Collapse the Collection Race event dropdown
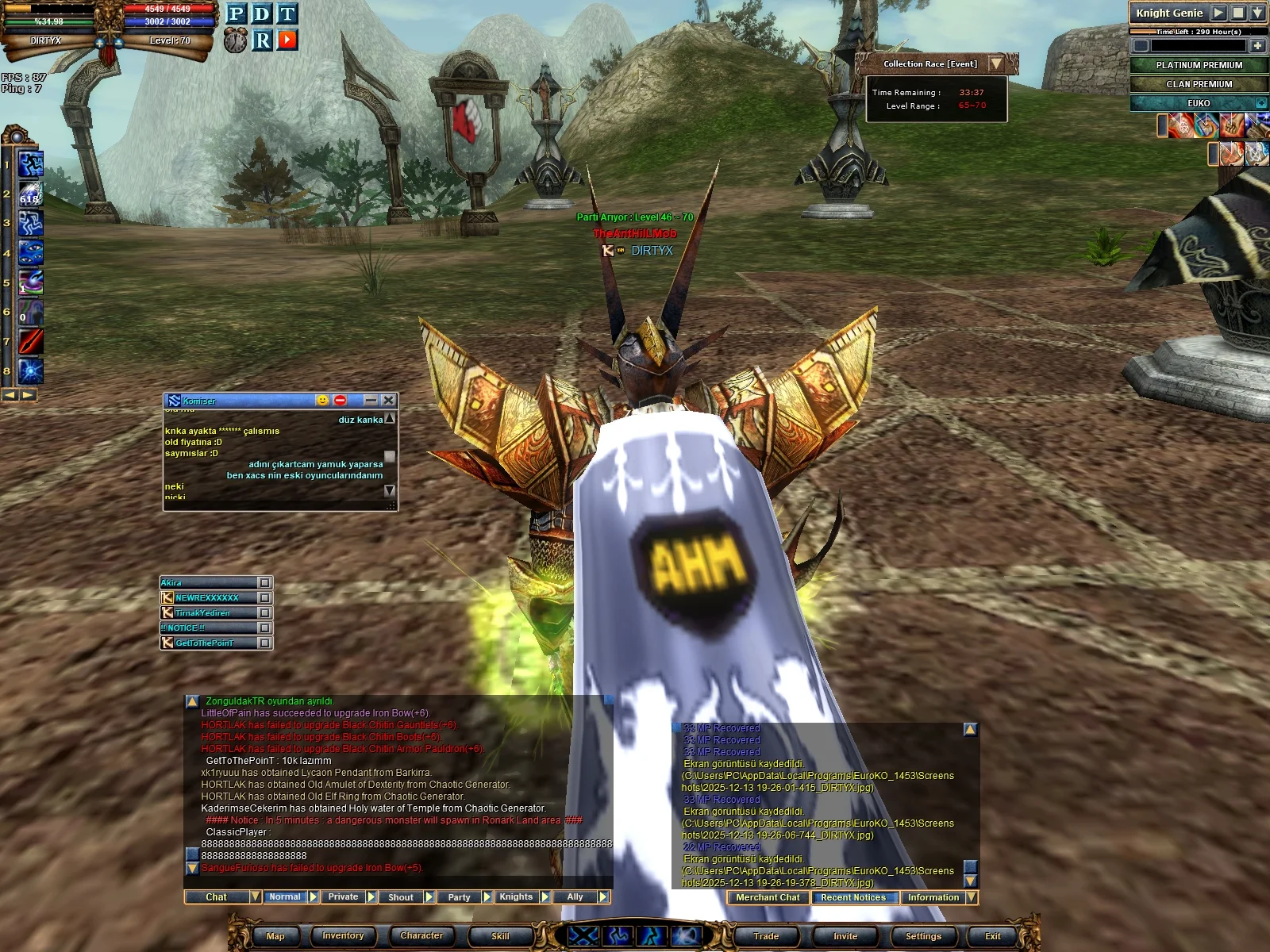 (996, 63)
